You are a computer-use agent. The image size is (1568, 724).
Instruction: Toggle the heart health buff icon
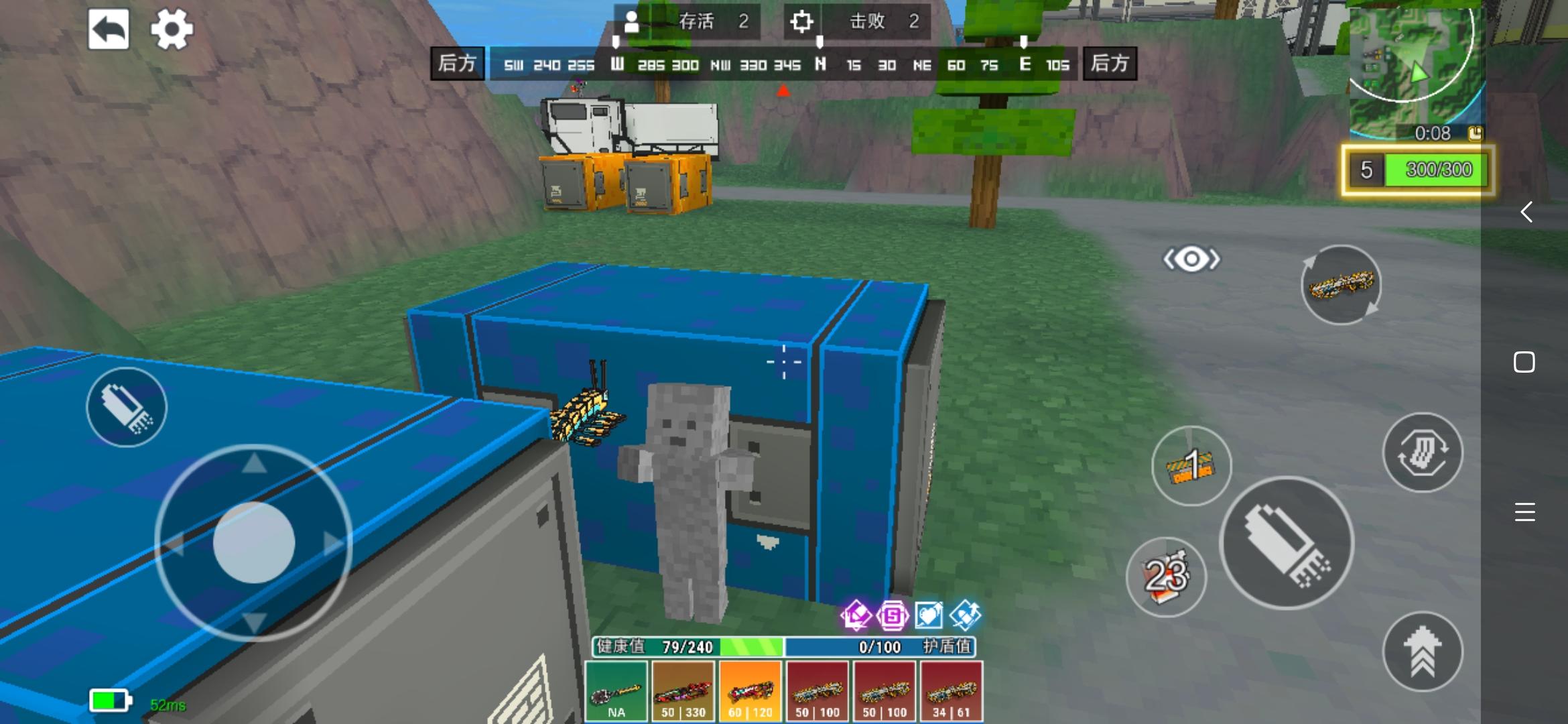click(928, 616)
